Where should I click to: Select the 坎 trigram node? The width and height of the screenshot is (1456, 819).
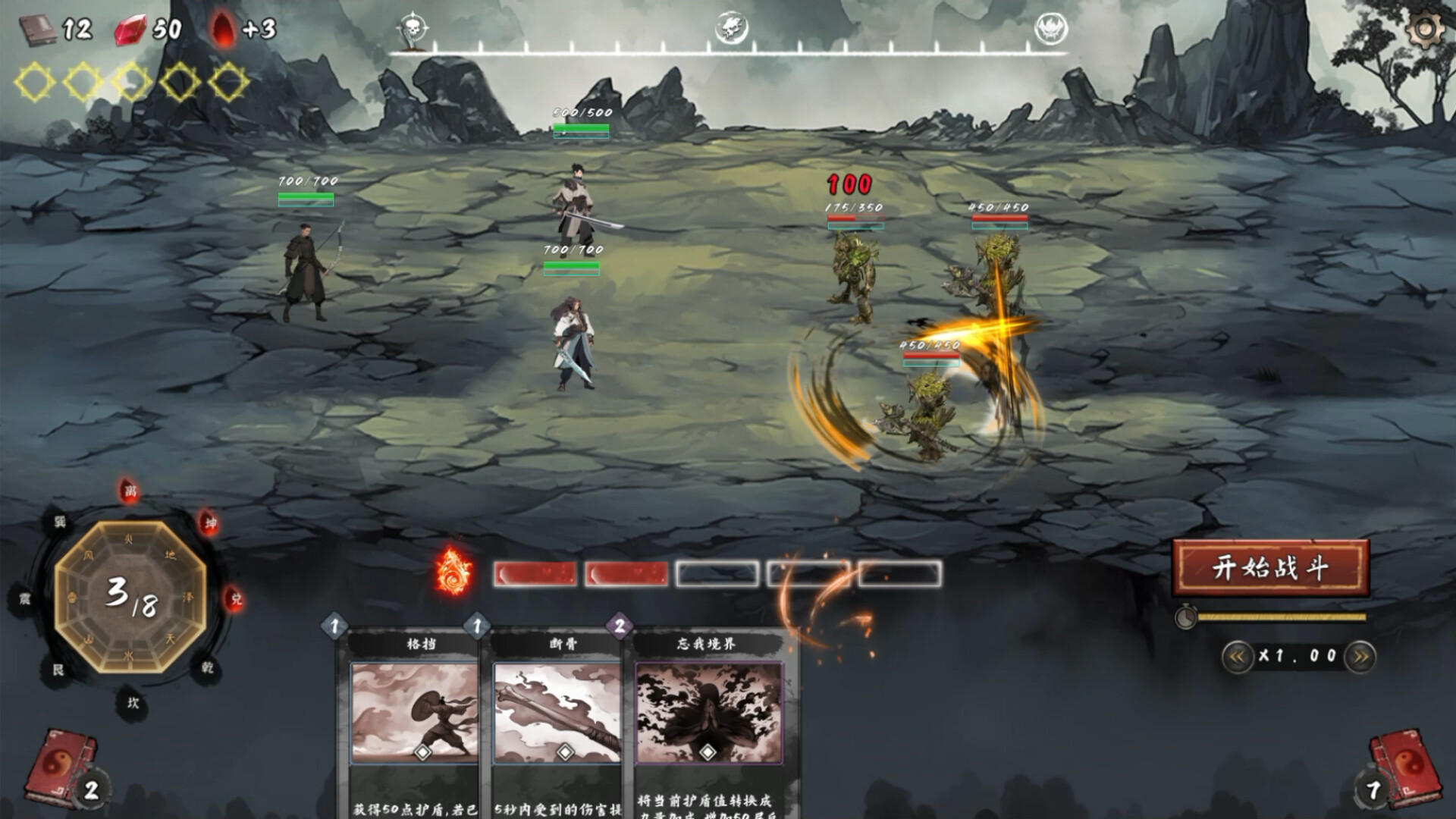(133, 703)
